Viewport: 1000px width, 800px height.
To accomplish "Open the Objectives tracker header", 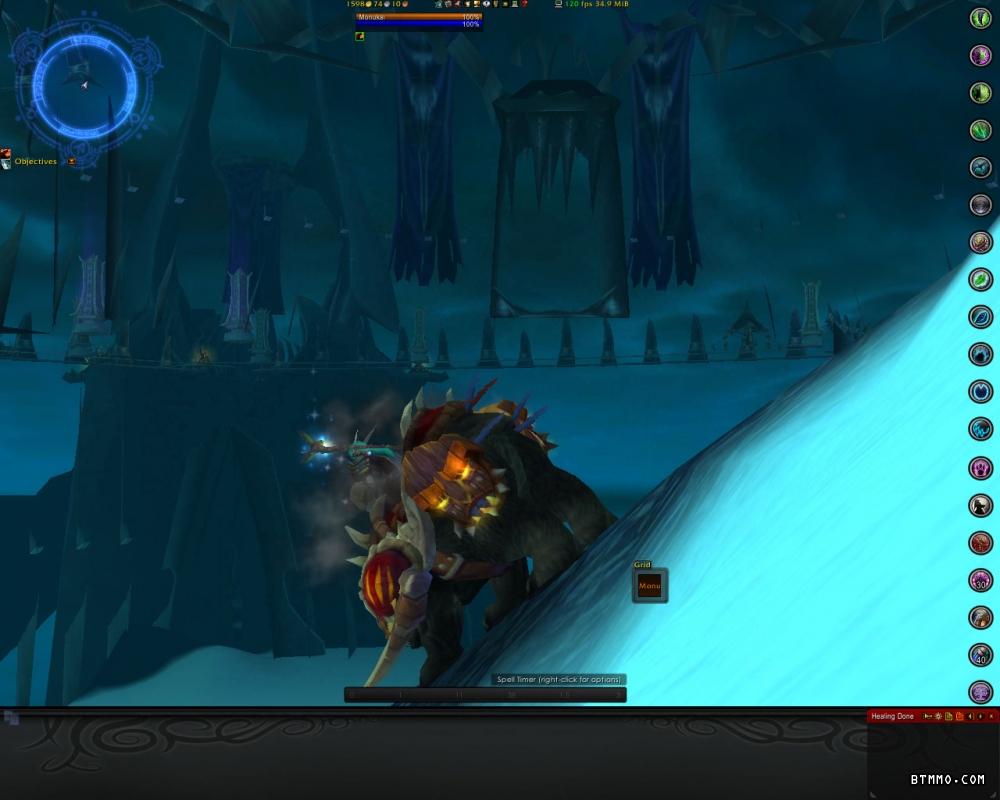I will [x=36, y=161].
